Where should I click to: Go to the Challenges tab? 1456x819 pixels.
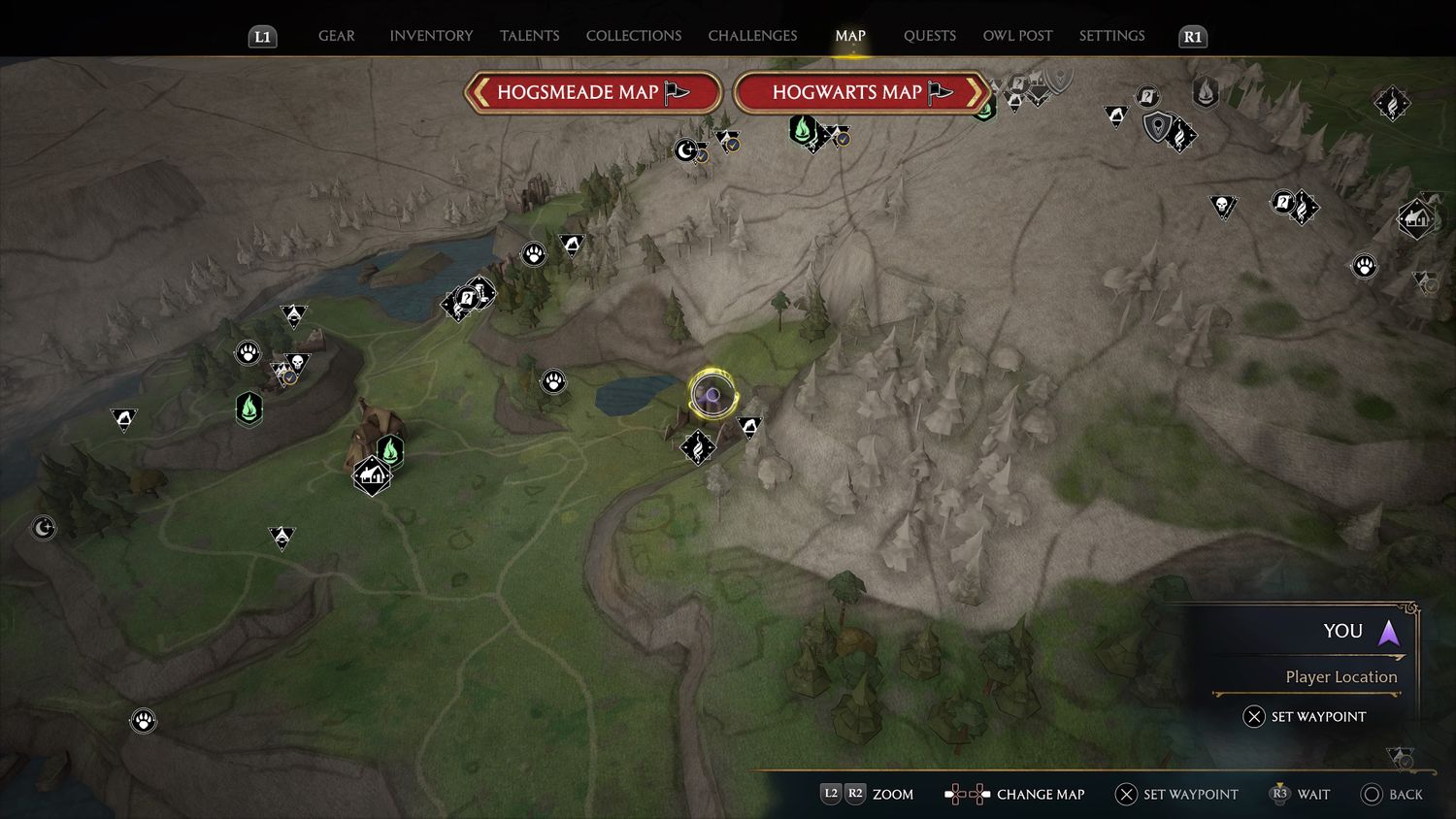[x=752, y=36]
